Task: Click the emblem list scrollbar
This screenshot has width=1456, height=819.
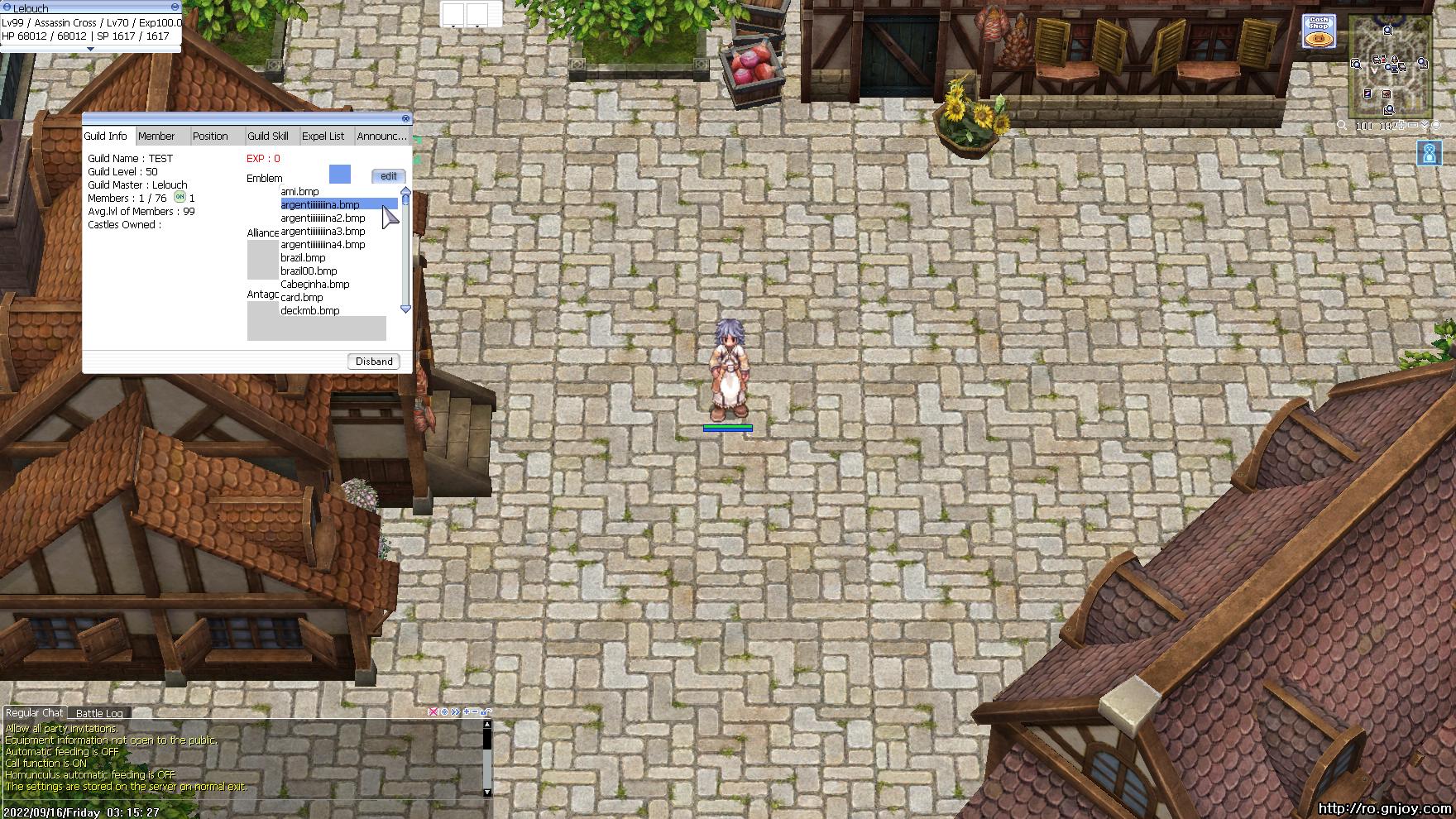Action: click(x=404, y=248)
